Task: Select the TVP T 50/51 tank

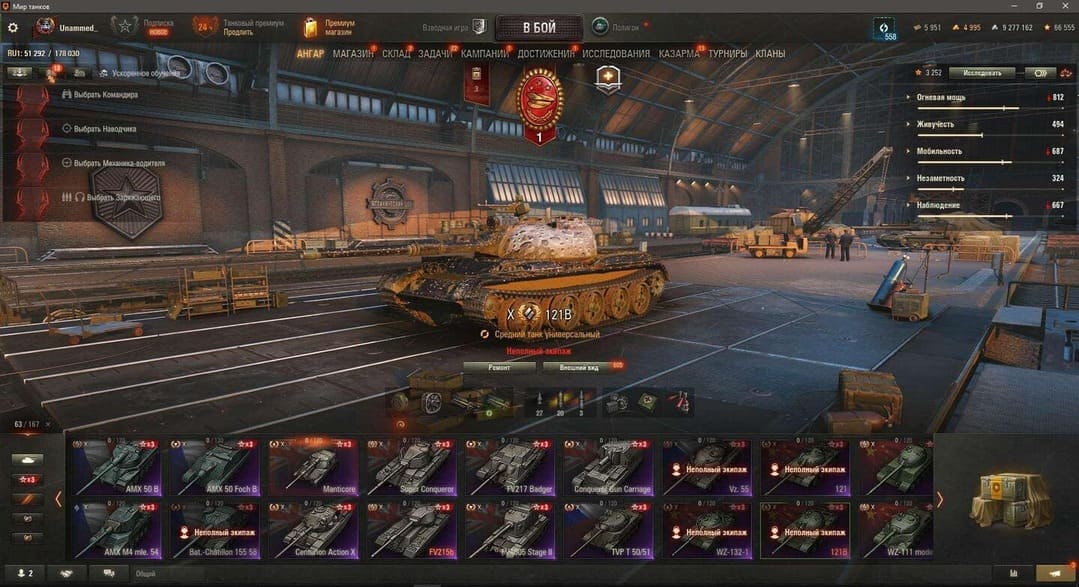Action: click(609, 529)
